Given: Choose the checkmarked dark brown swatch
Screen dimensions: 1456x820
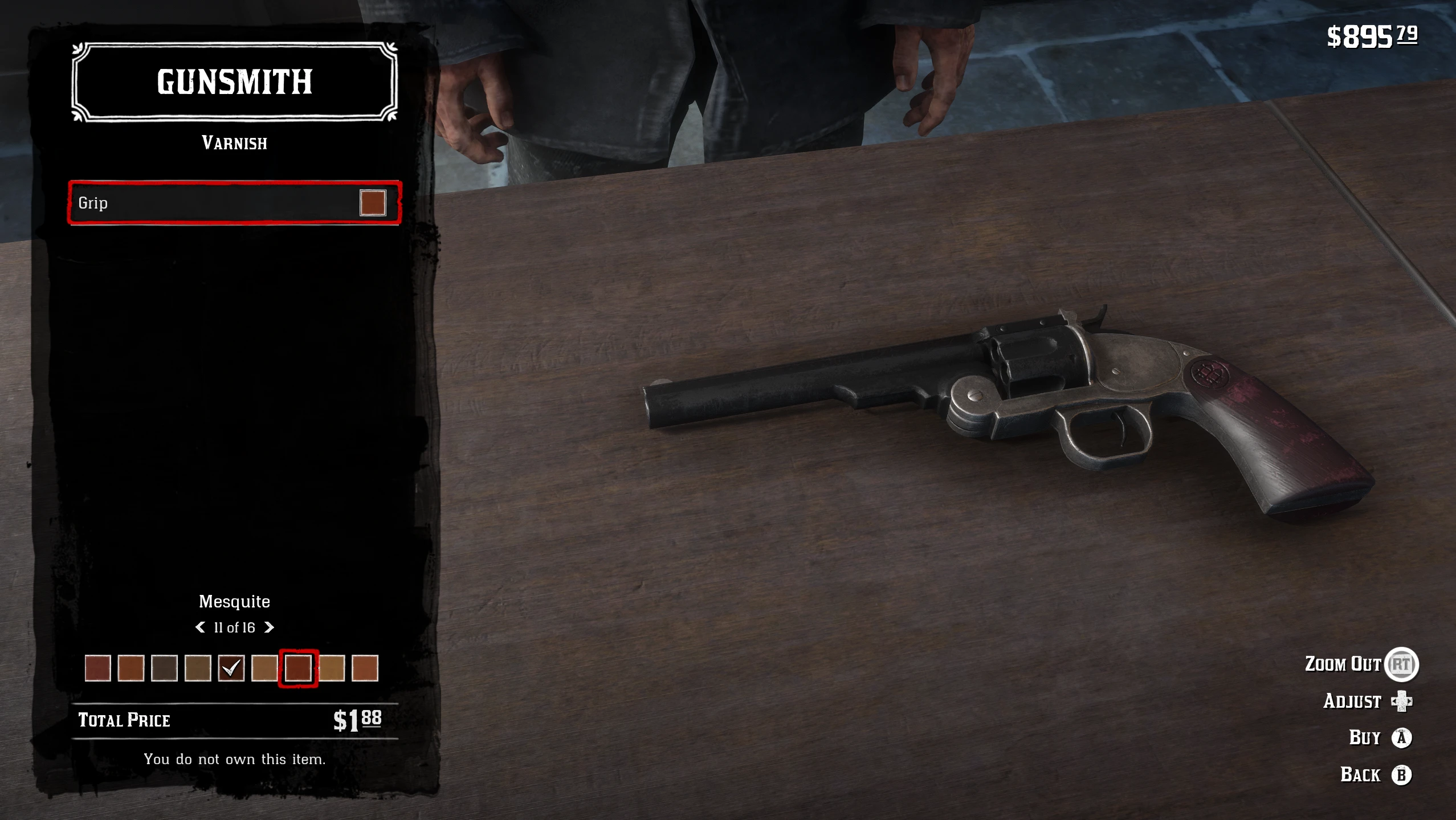Looking at the screenshot, I should tap(231, 668).
